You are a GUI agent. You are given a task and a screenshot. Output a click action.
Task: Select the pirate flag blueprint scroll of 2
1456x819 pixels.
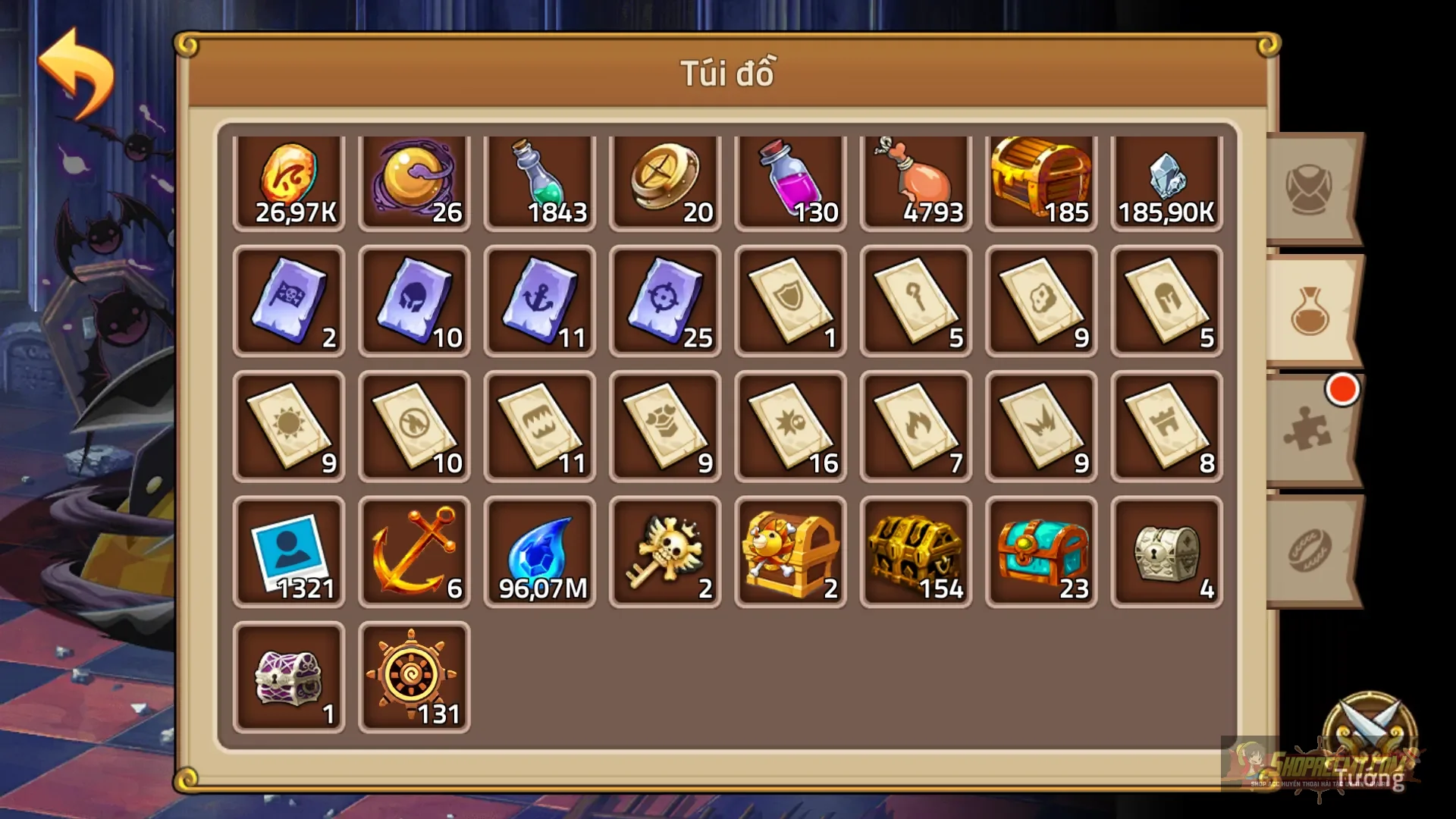pos(289,302)
